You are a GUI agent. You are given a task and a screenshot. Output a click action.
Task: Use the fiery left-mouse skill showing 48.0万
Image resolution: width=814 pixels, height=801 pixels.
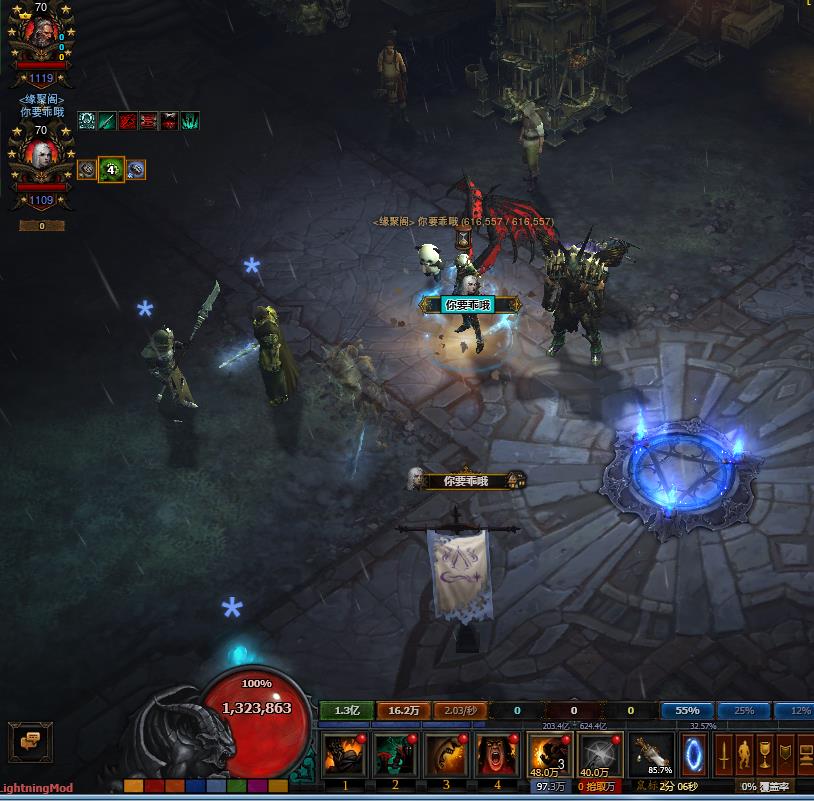point(549,754)
